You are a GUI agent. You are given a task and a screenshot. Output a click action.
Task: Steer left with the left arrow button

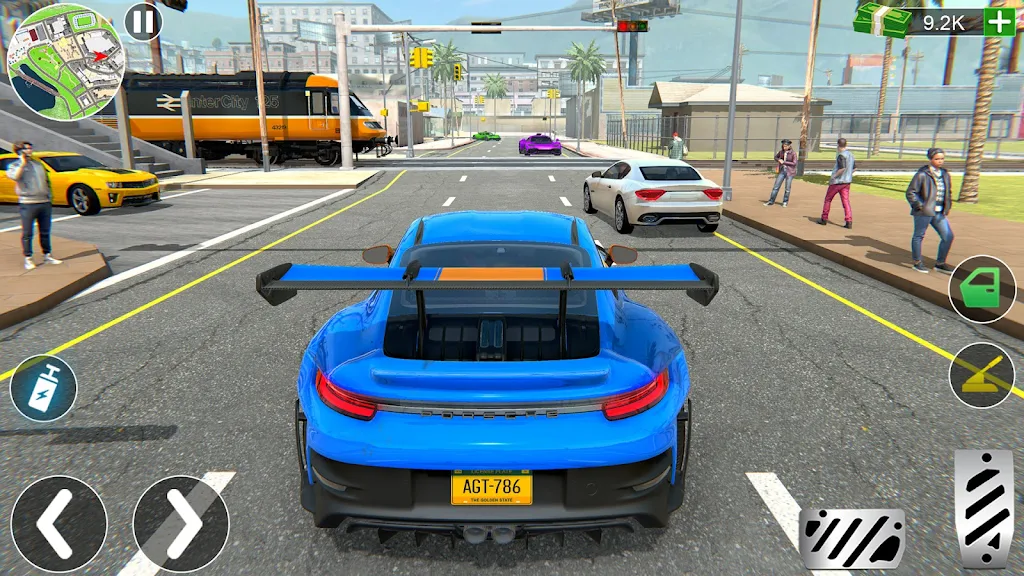click(x=59, y=523)
